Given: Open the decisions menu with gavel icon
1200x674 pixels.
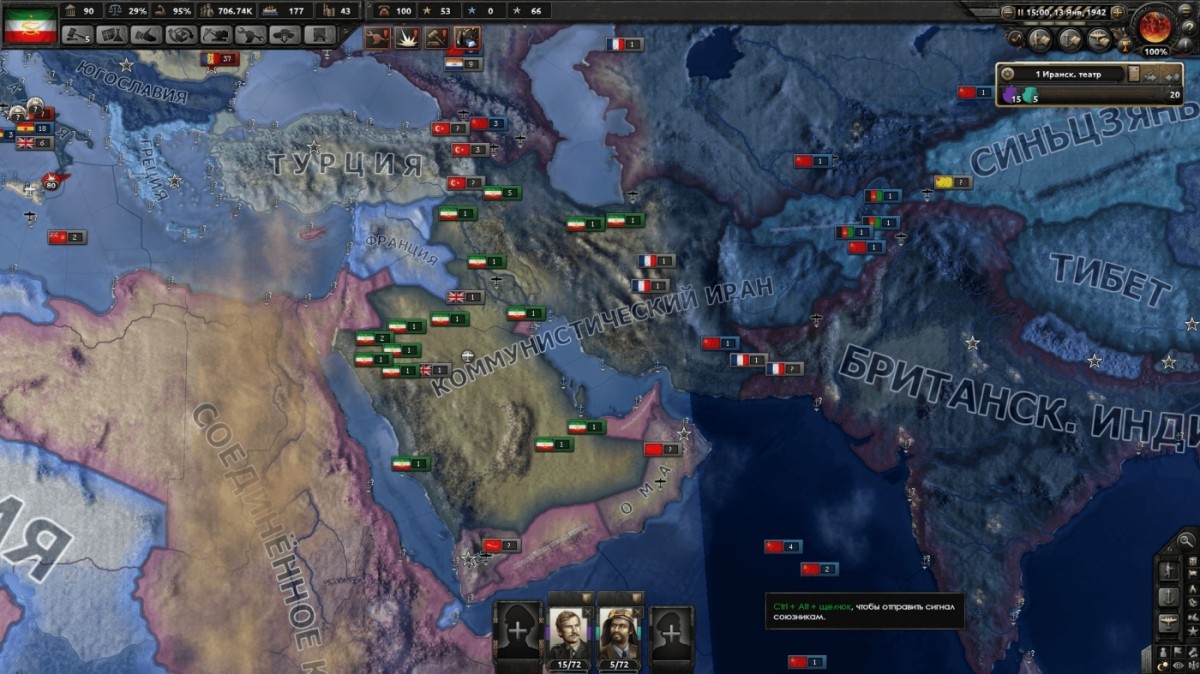Looking at the screenshot, I should point(78,35).
